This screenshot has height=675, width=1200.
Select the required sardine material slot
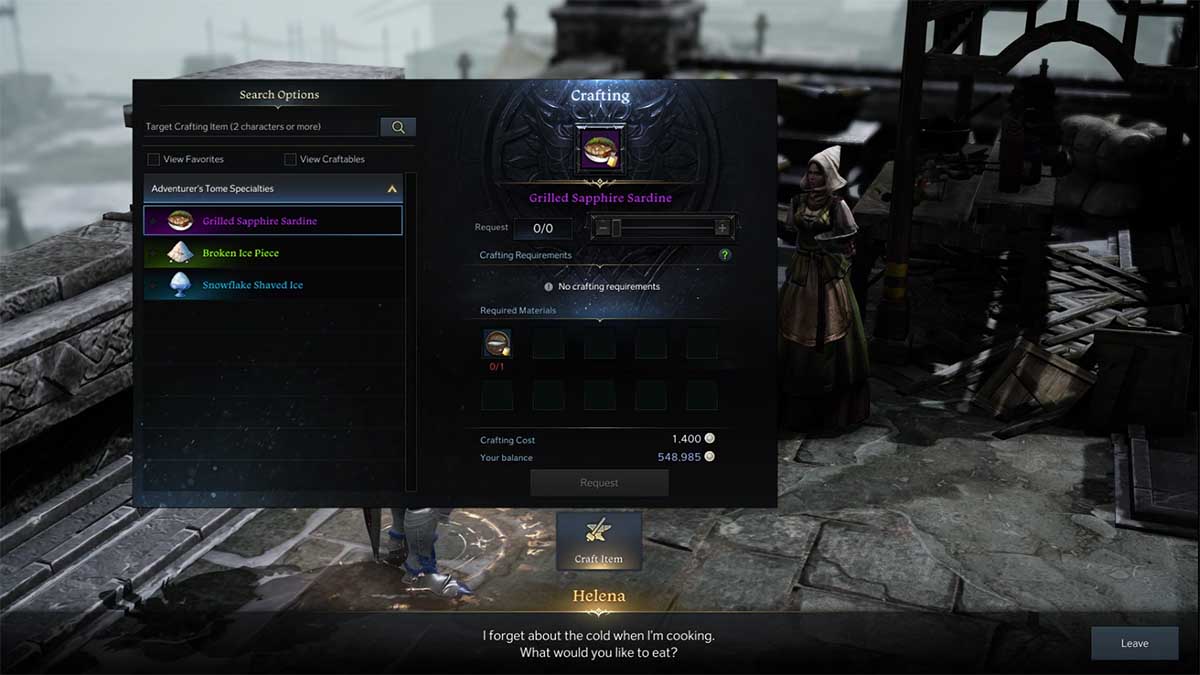pos(497,343)
